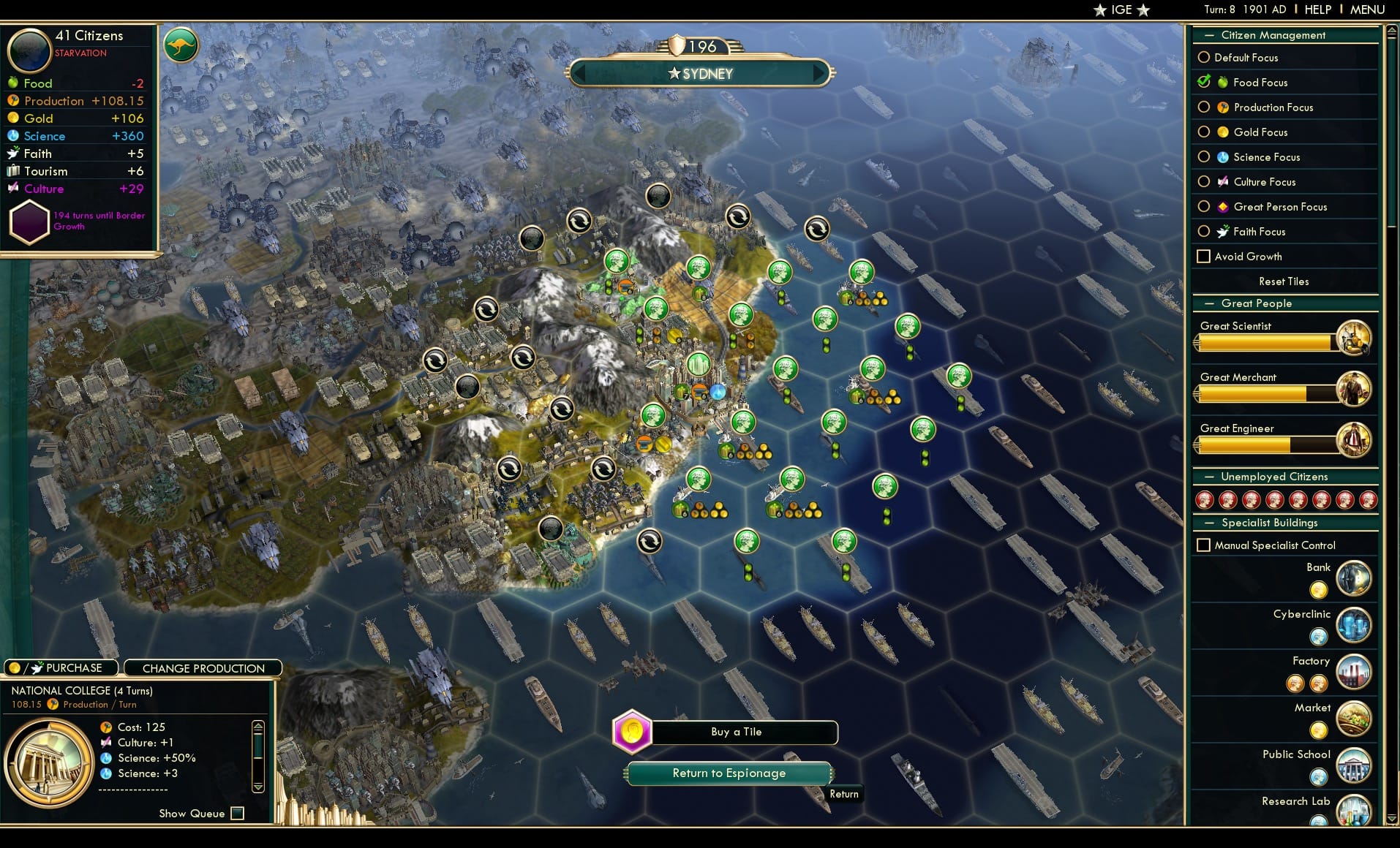This screenshot has width=1400, height=848.
Task: Click the Factory building icon
Action: click(1354, 672)
